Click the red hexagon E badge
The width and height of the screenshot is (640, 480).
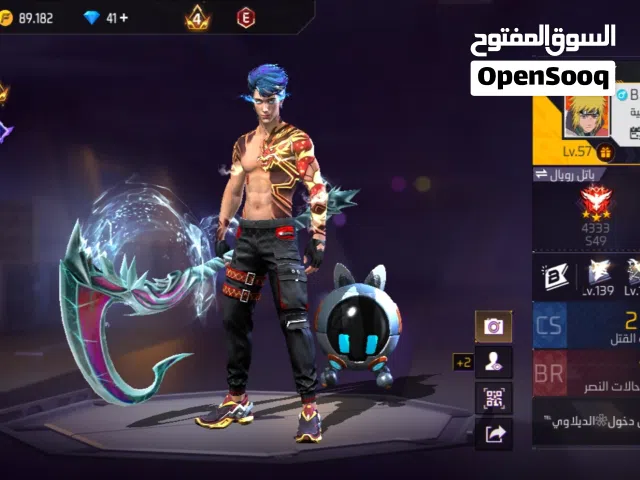coord(245,17)
